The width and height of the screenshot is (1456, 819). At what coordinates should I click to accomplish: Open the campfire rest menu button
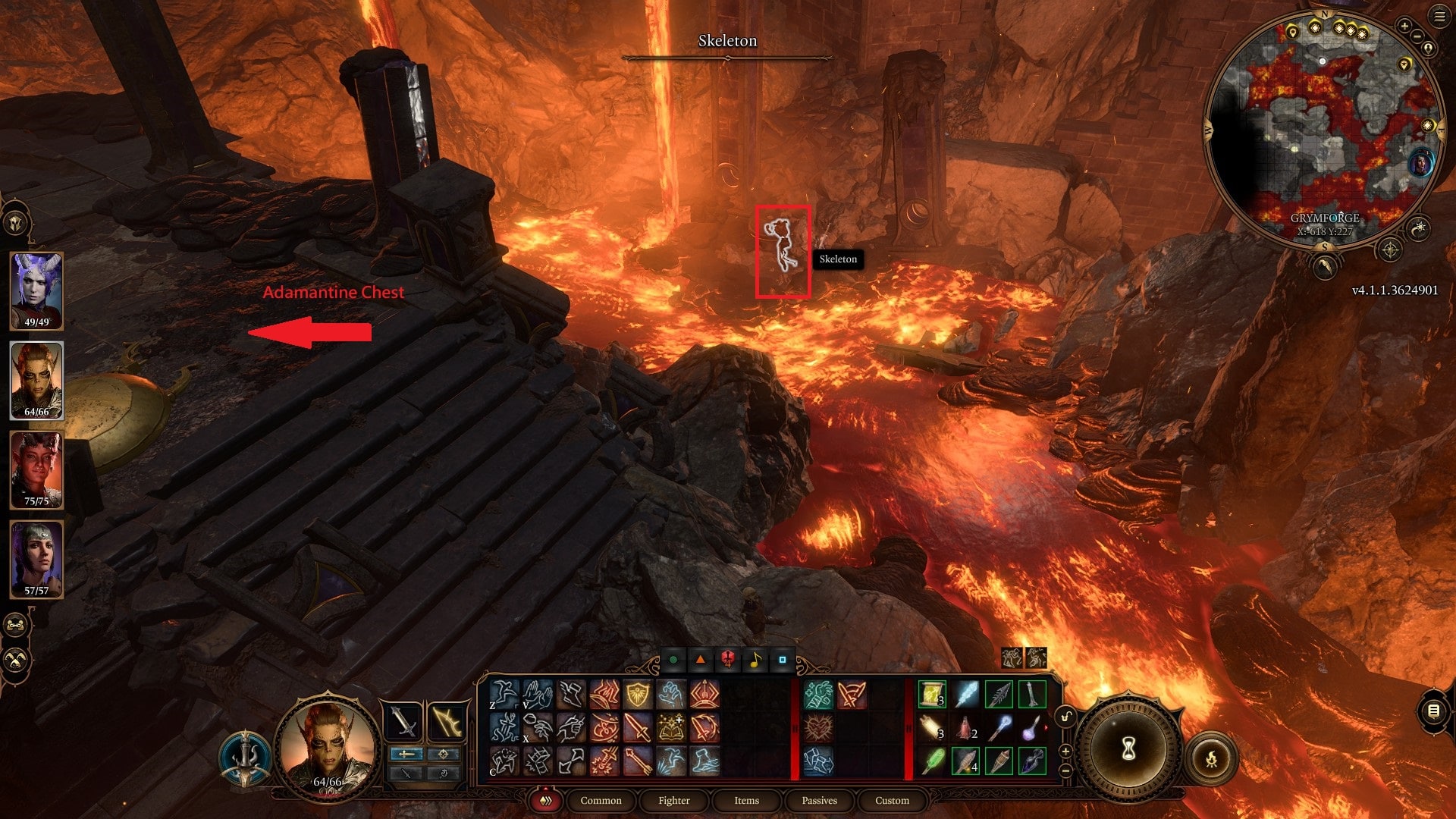[1211, 758]
